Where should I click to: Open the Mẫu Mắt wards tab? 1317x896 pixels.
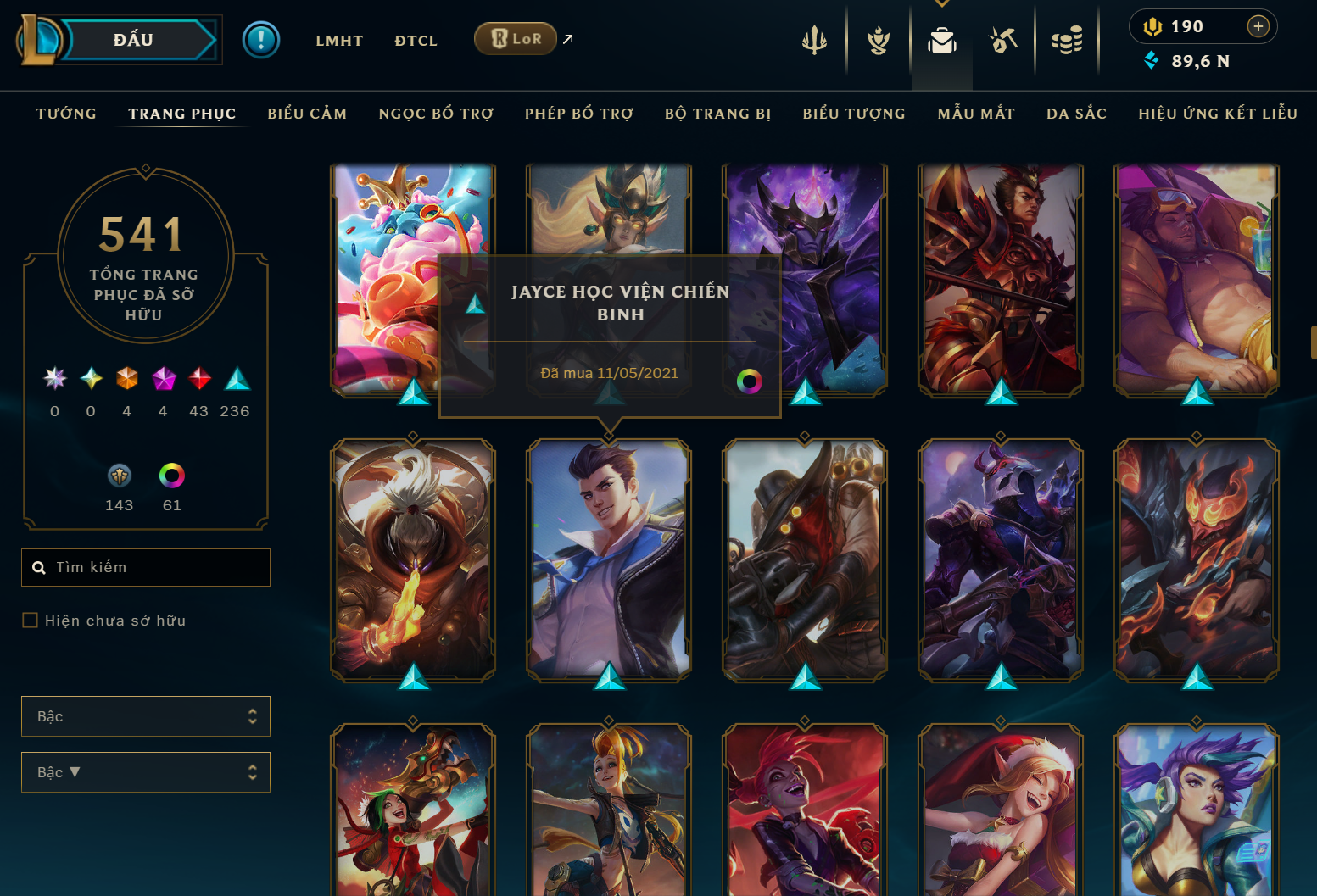coord(976,114)
